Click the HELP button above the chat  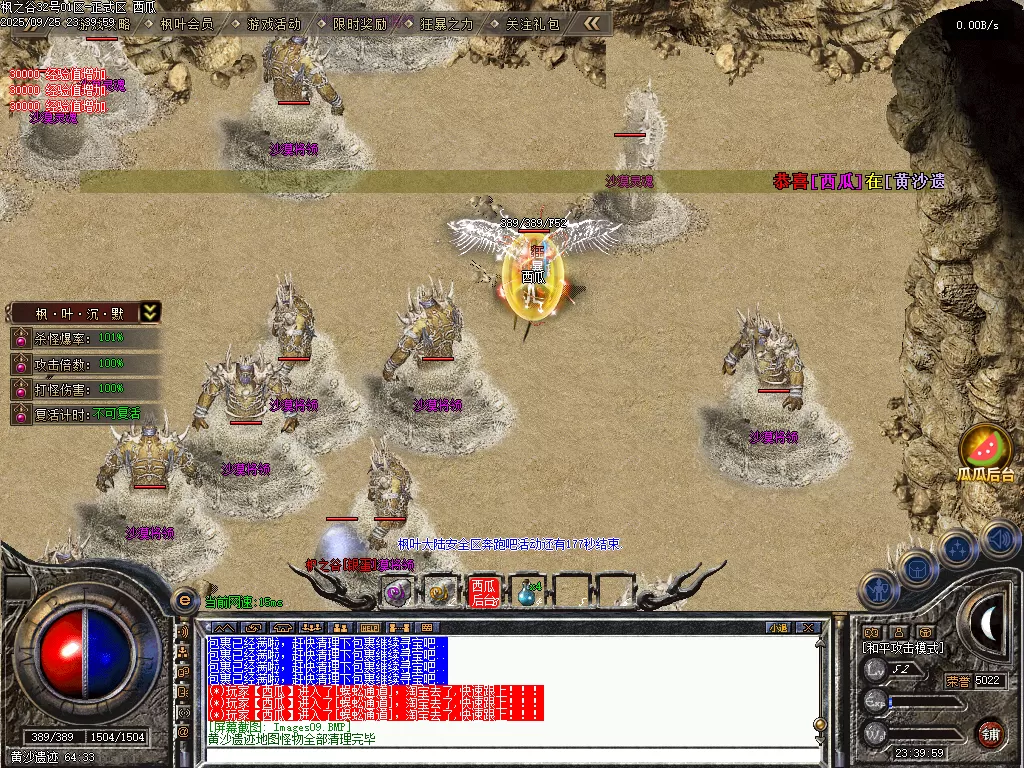pos(370,628)
